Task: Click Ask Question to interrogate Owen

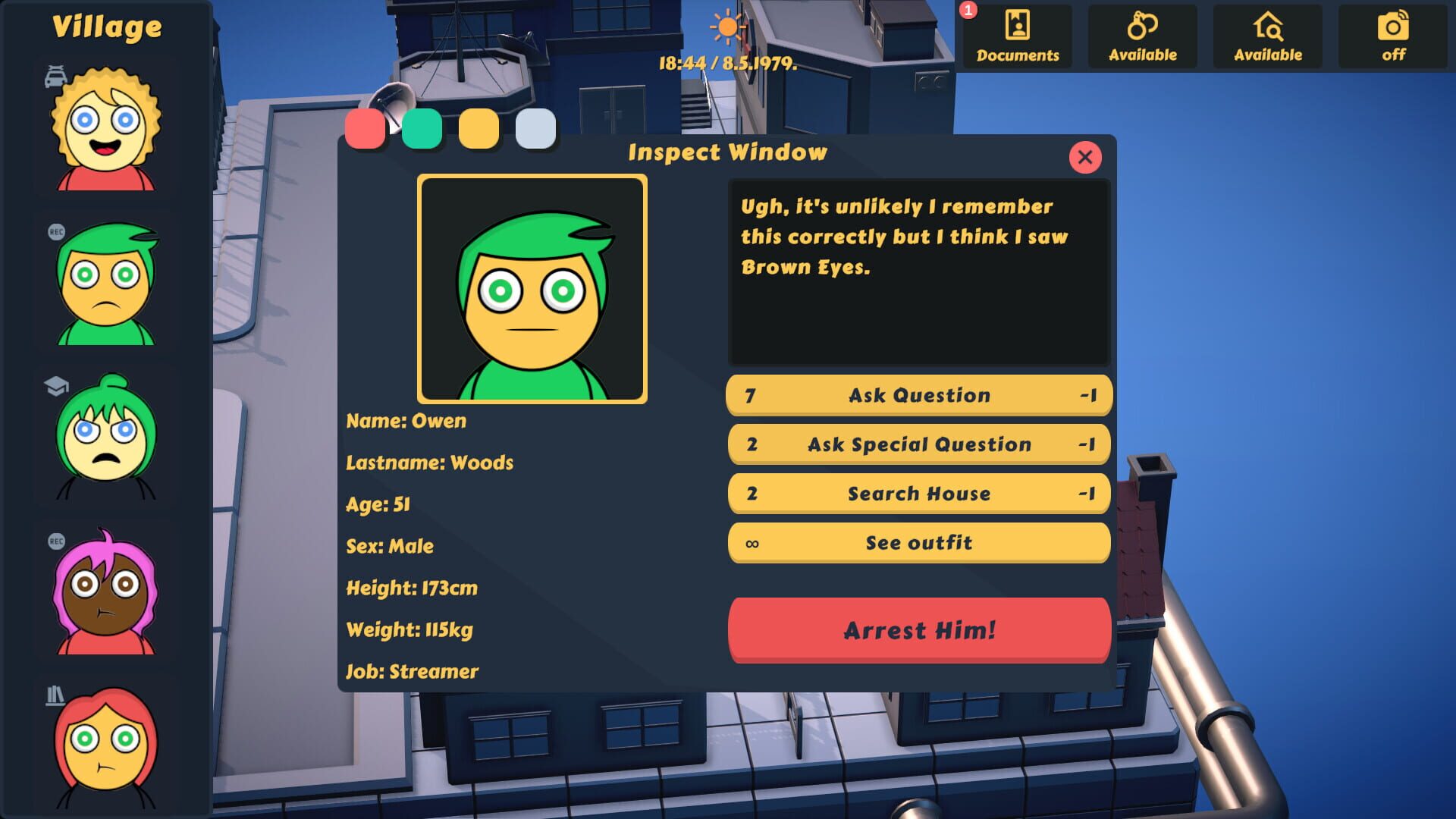Action: pos(918,395)
